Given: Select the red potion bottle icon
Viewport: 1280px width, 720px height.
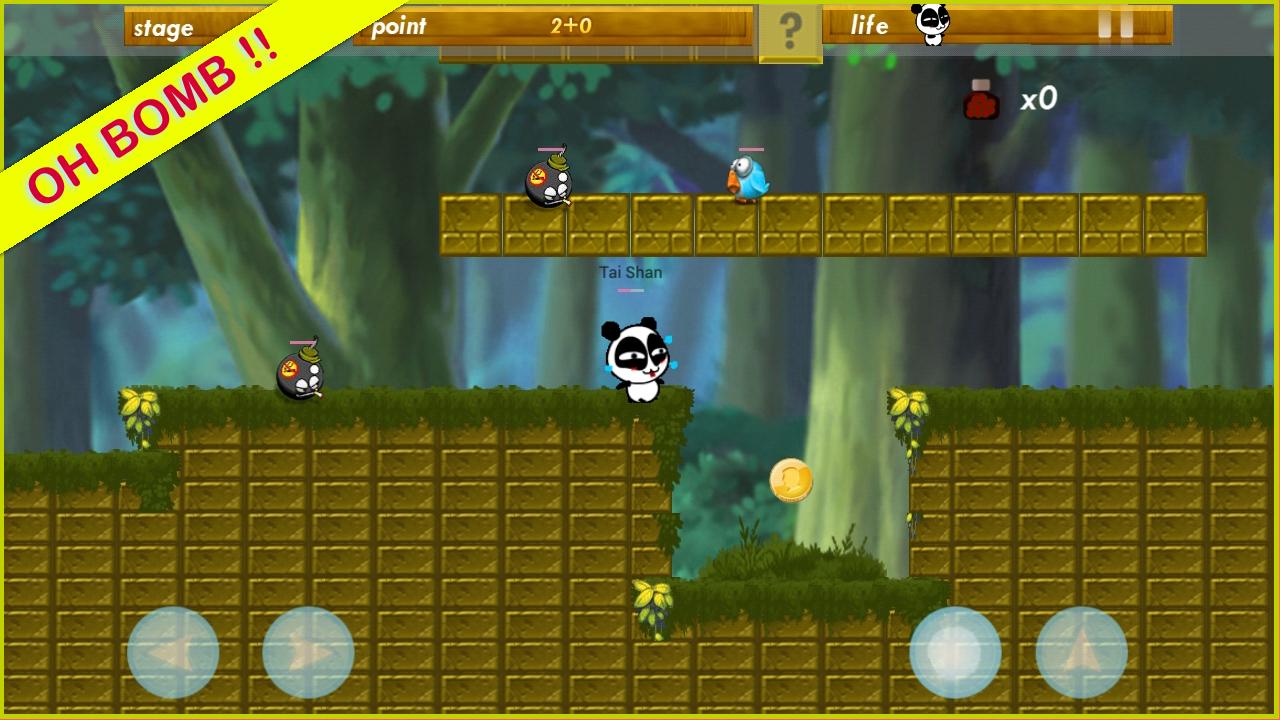Looking at the screenshot, I should click(979, 100).
